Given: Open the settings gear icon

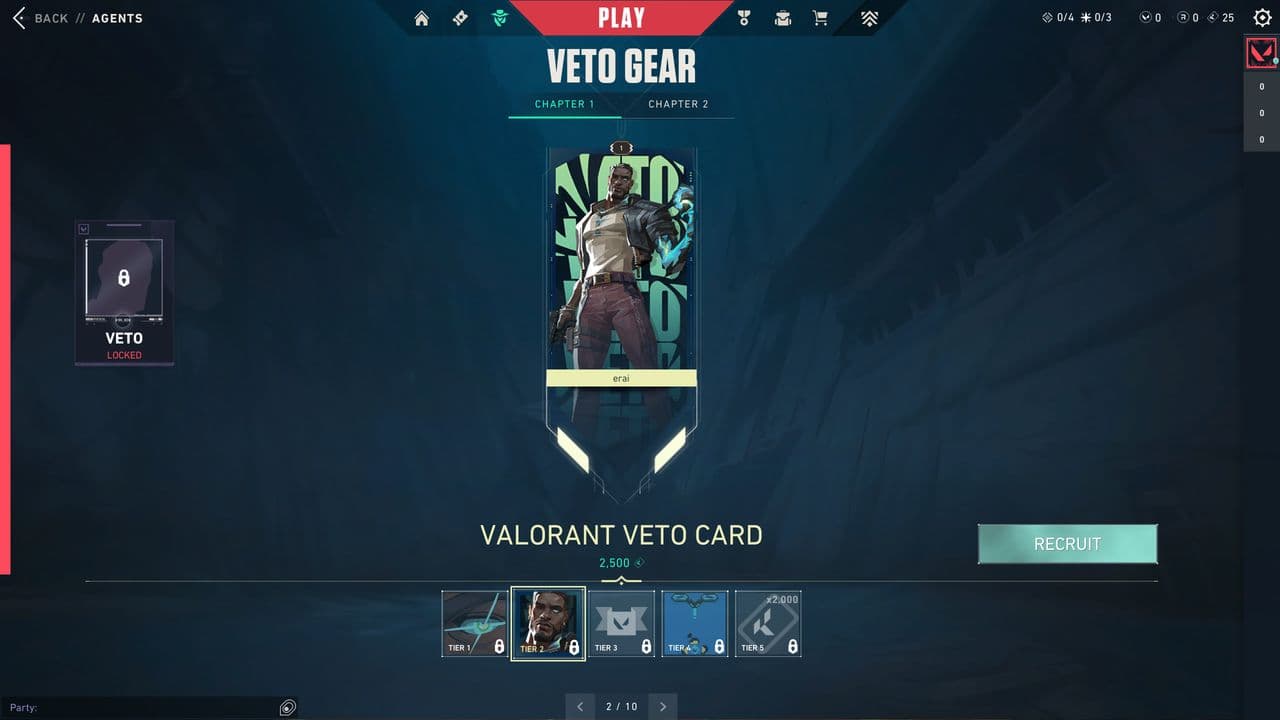Looking at the screenshot, I should click(1262, 17).
